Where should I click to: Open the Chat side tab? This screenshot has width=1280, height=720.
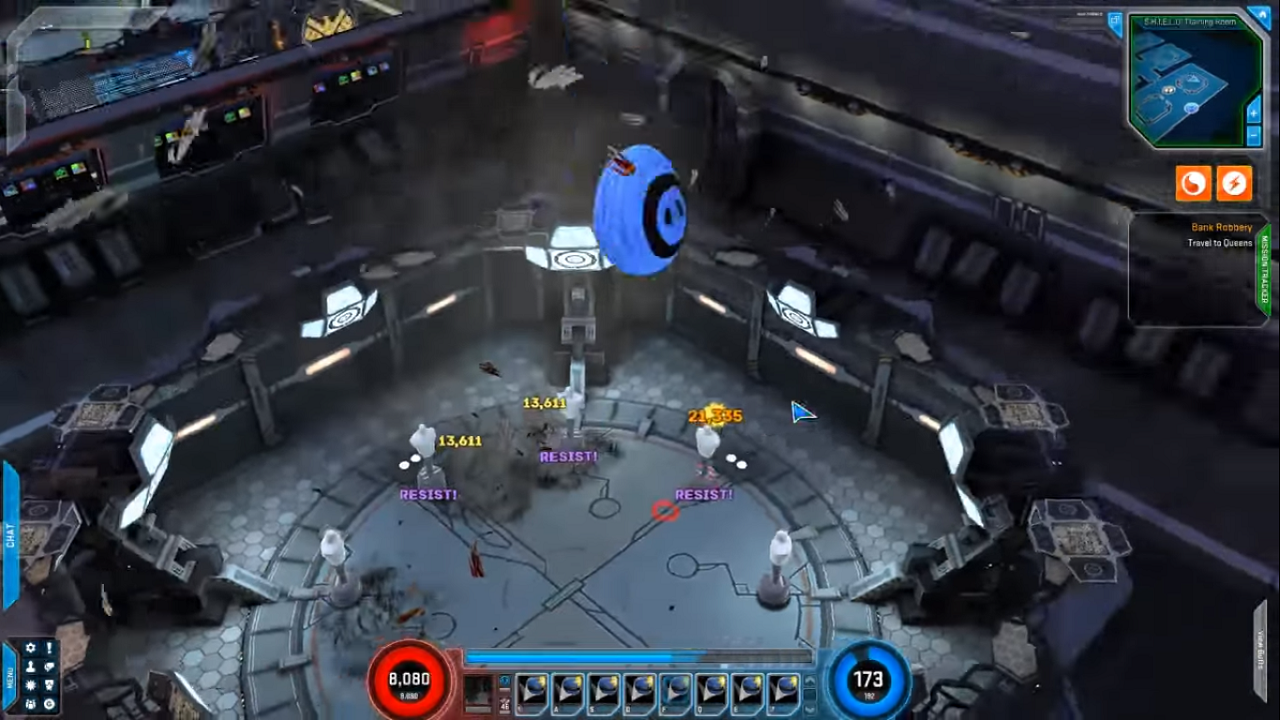coord(11,537)
